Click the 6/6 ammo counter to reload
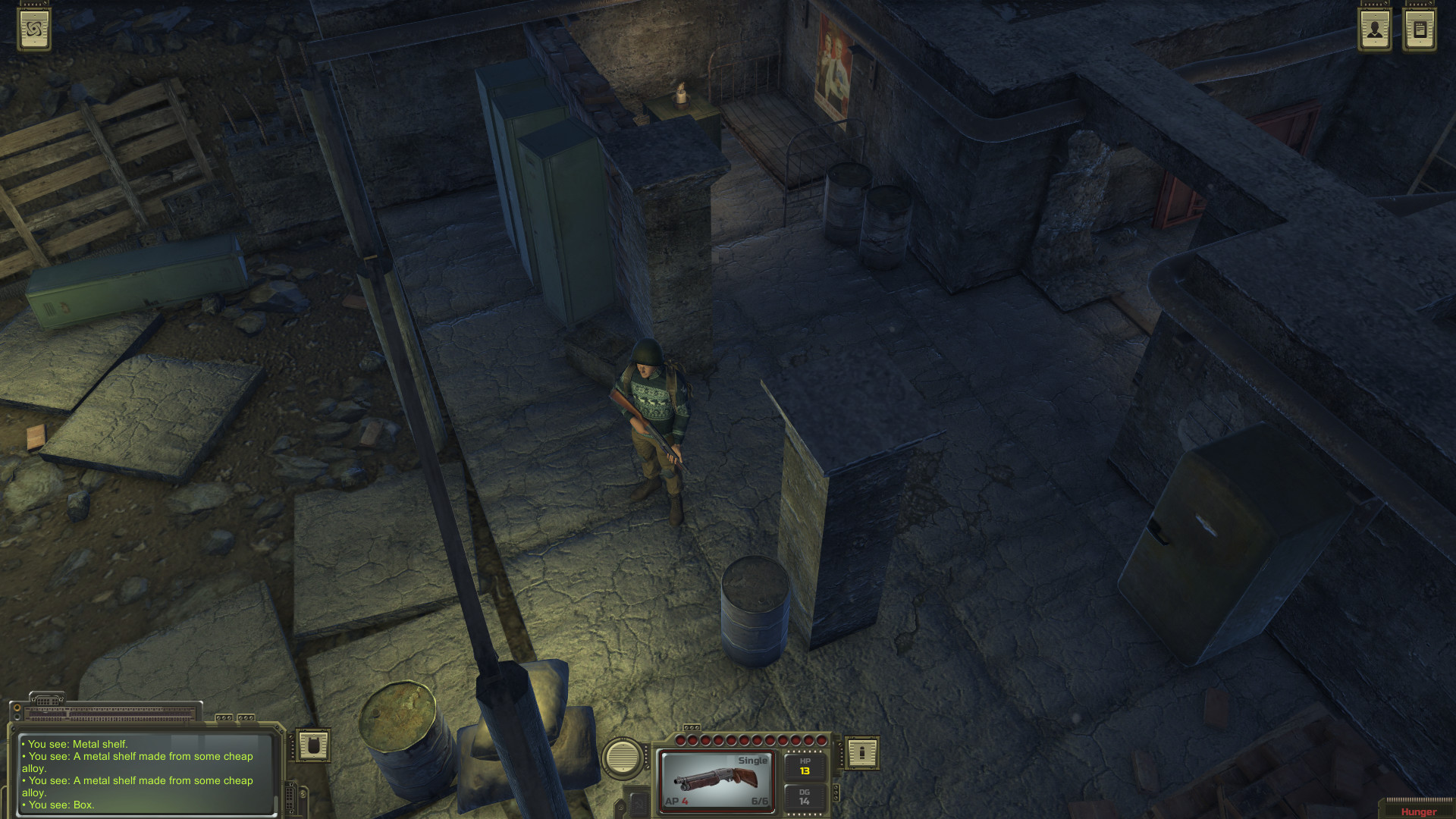Viewport: 1456px width, 819px height. [759, 800]
